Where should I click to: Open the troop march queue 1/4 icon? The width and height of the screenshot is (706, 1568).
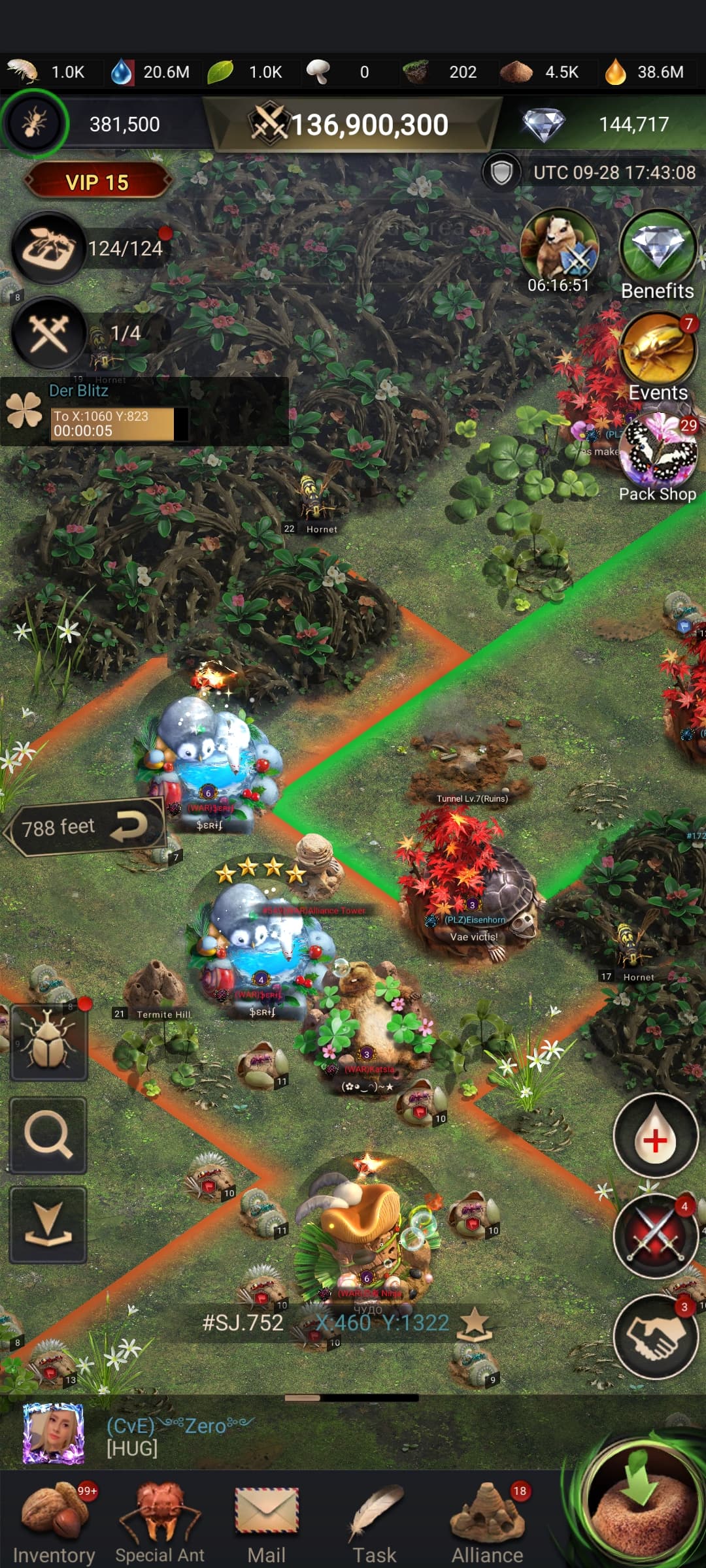49,333
